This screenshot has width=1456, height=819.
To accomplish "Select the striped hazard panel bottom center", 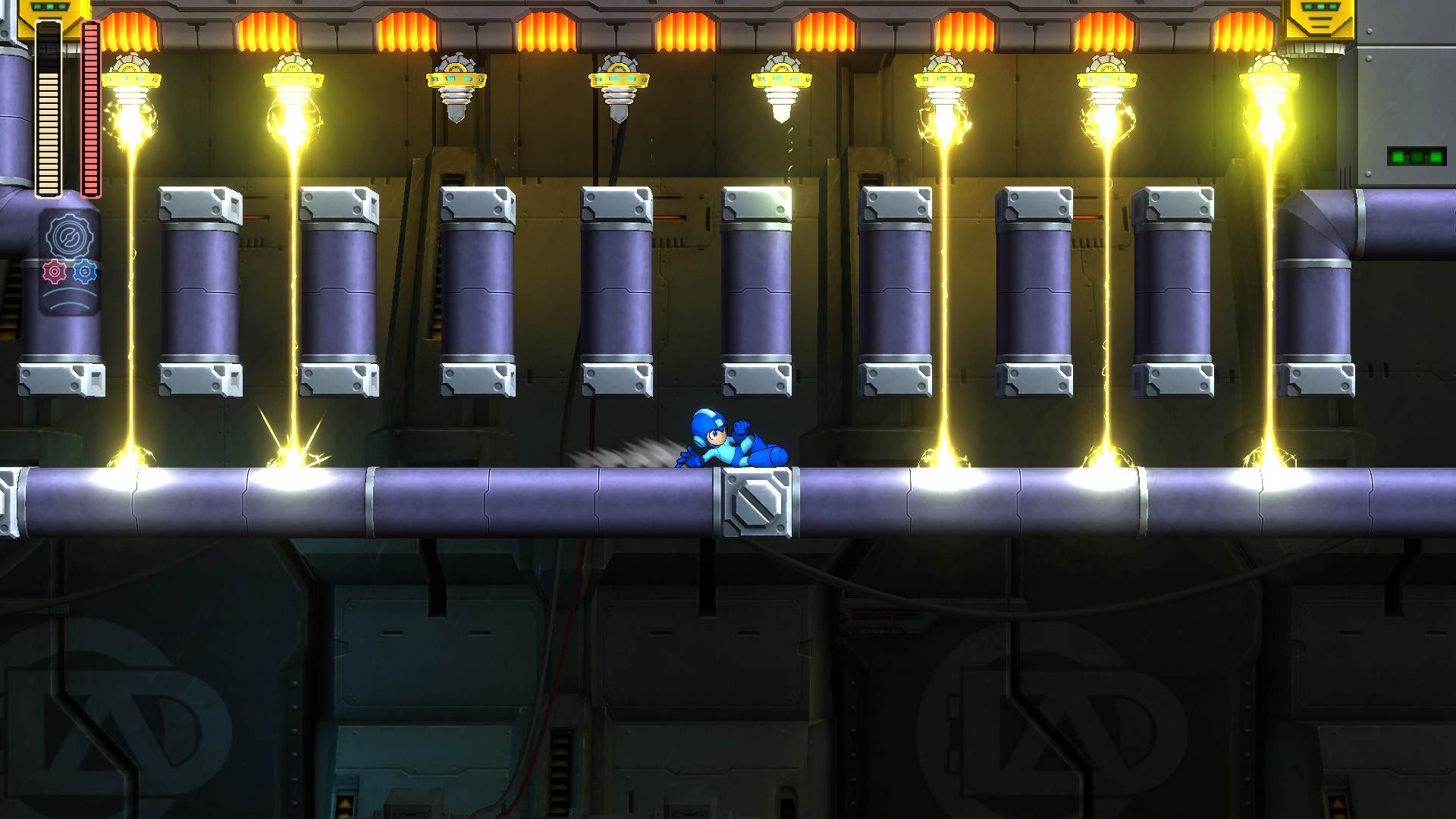I will 563,770.
